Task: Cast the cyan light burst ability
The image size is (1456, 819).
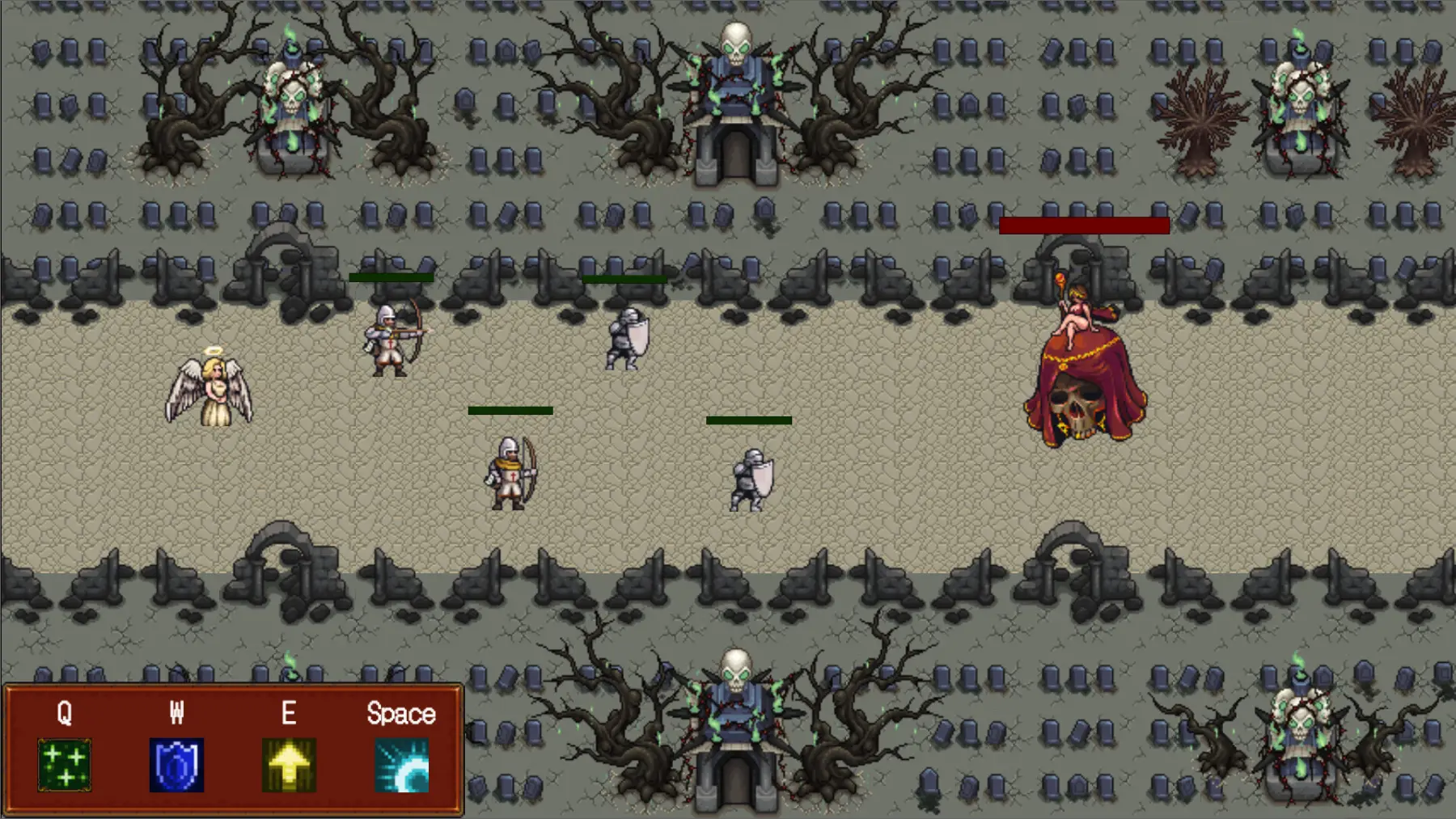Action: click(402, 764)
